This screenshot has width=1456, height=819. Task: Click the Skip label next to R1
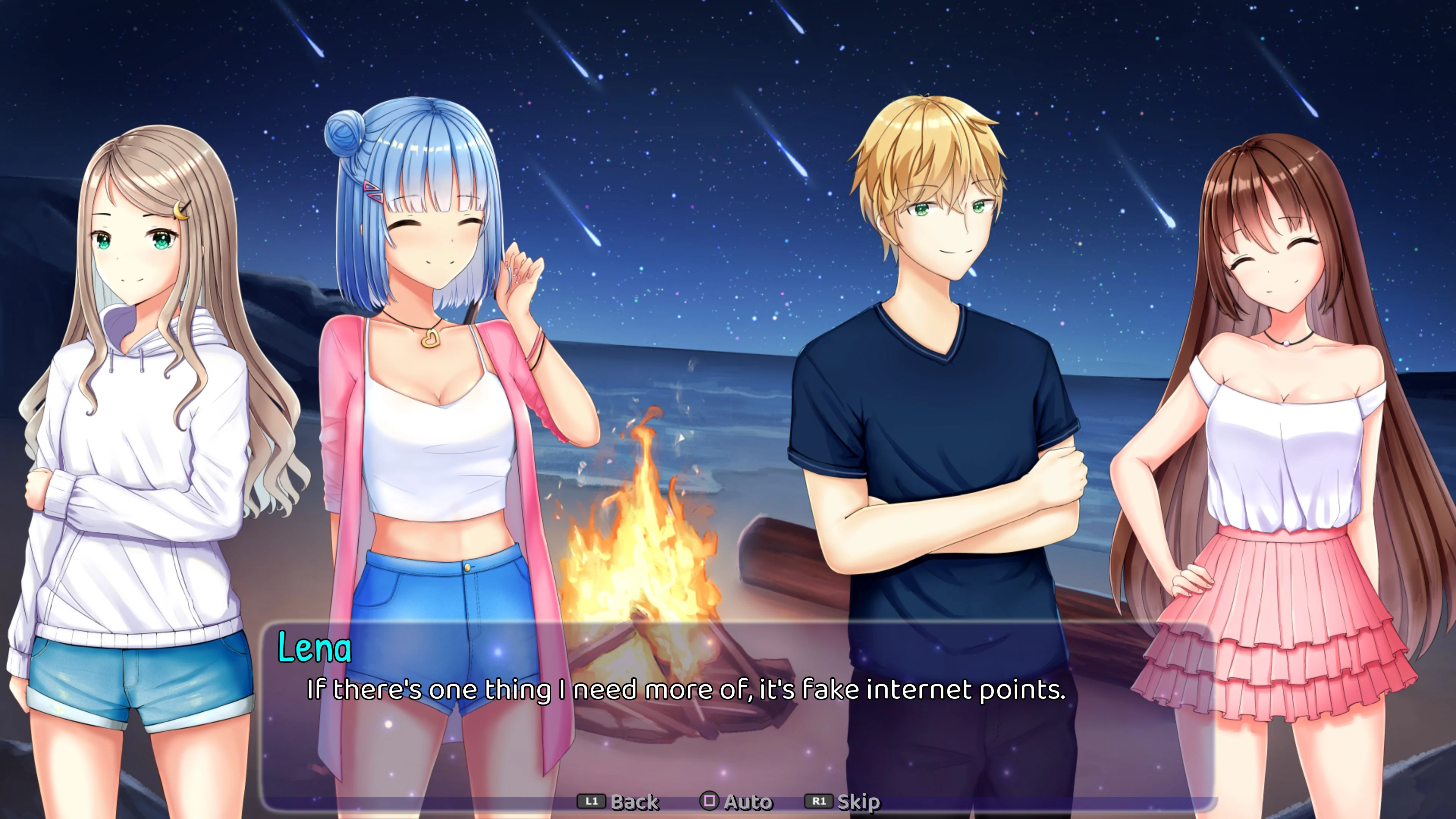pos(856,801)
